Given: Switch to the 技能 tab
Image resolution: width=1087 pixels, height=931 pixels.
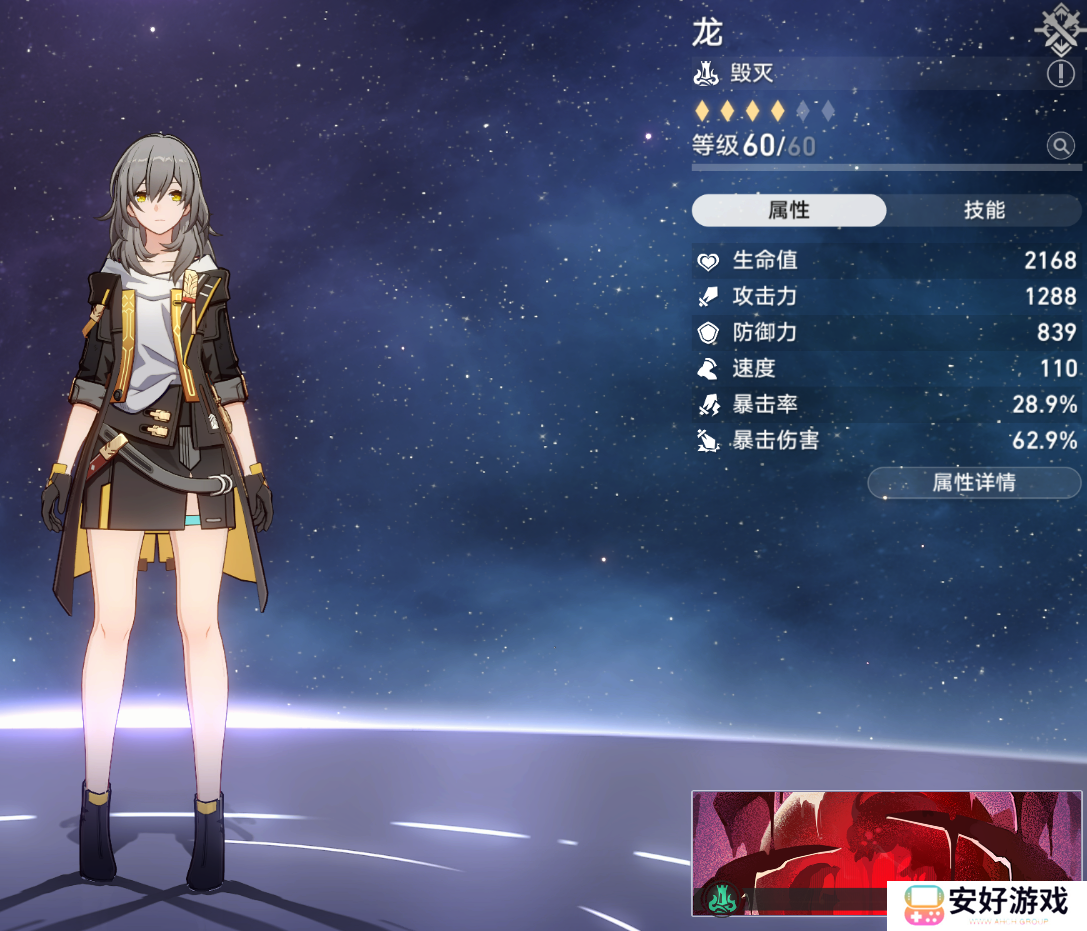Looking at the screenshot, I should pyautogui.click(x=984, y=210).
